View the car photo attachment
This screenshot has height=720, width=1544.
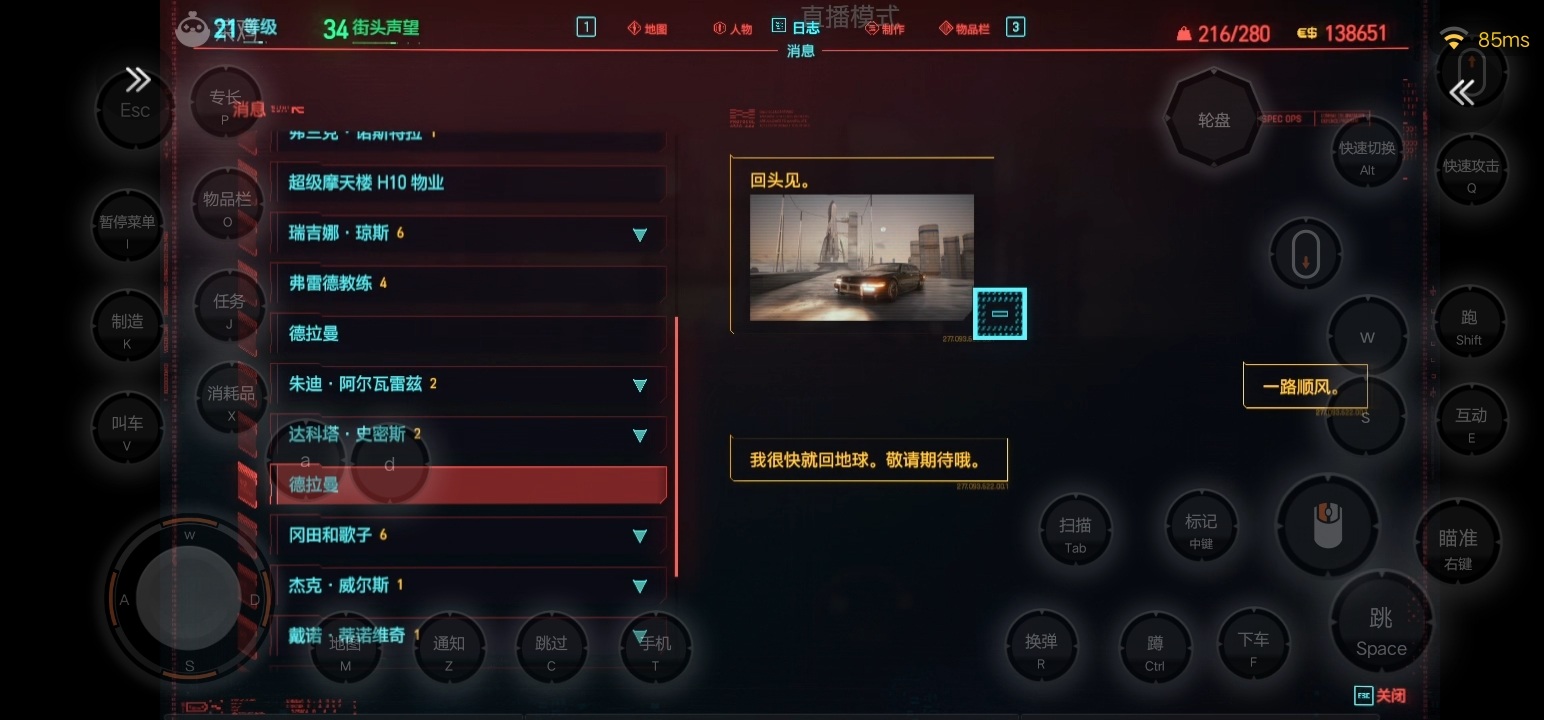pos(861,257)
